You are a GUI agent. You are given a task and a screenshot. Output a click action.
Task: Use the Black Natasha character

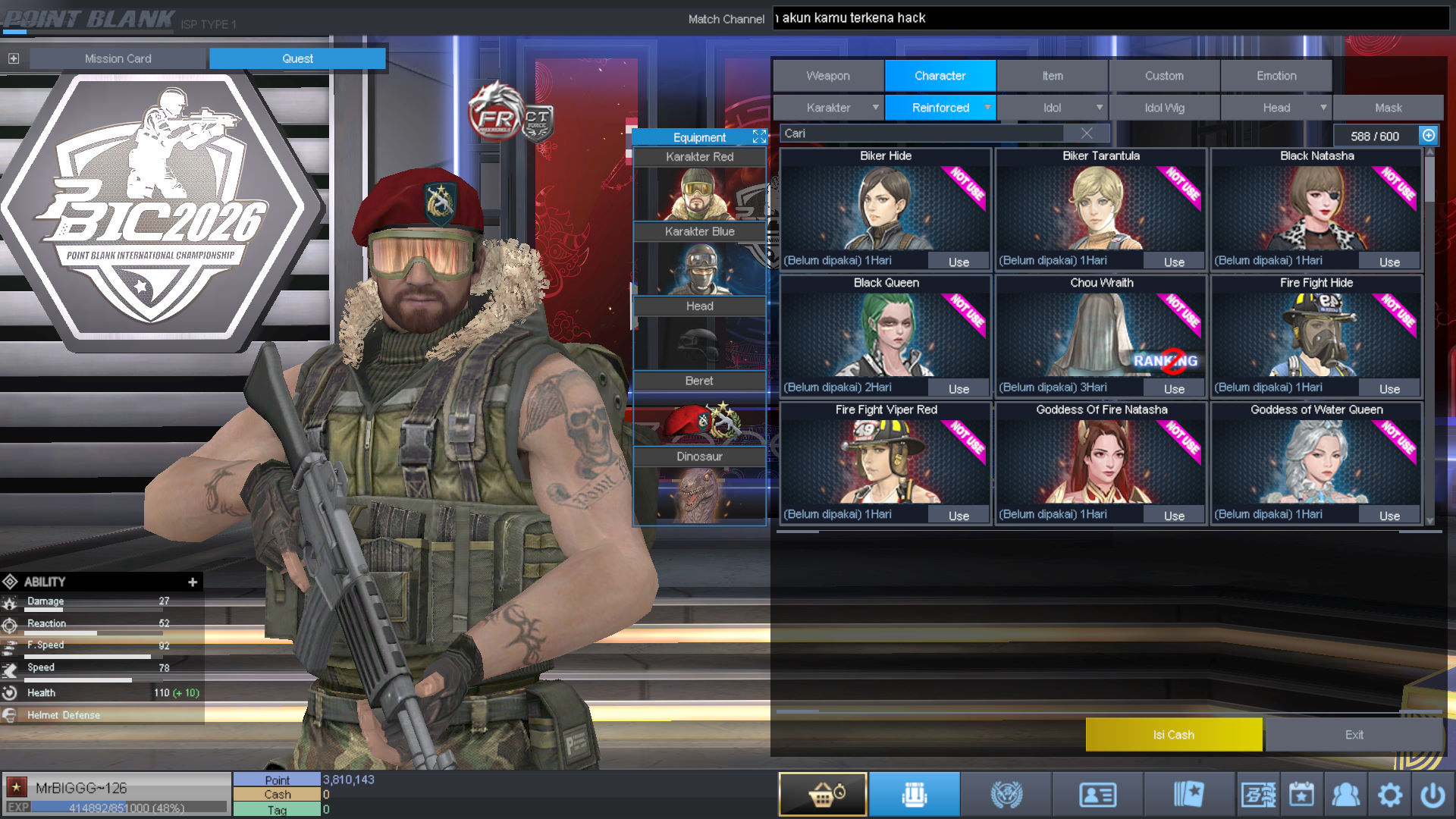(x=1389, y=262)
